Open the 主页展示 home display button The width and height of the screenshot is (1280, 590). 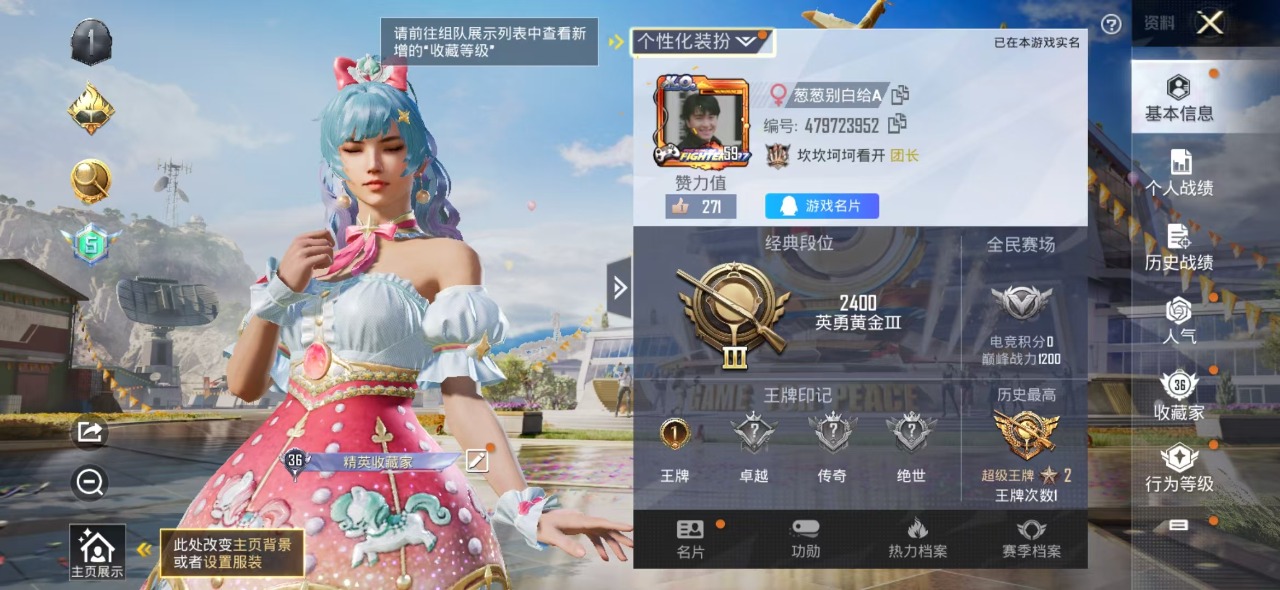(97, 552)
